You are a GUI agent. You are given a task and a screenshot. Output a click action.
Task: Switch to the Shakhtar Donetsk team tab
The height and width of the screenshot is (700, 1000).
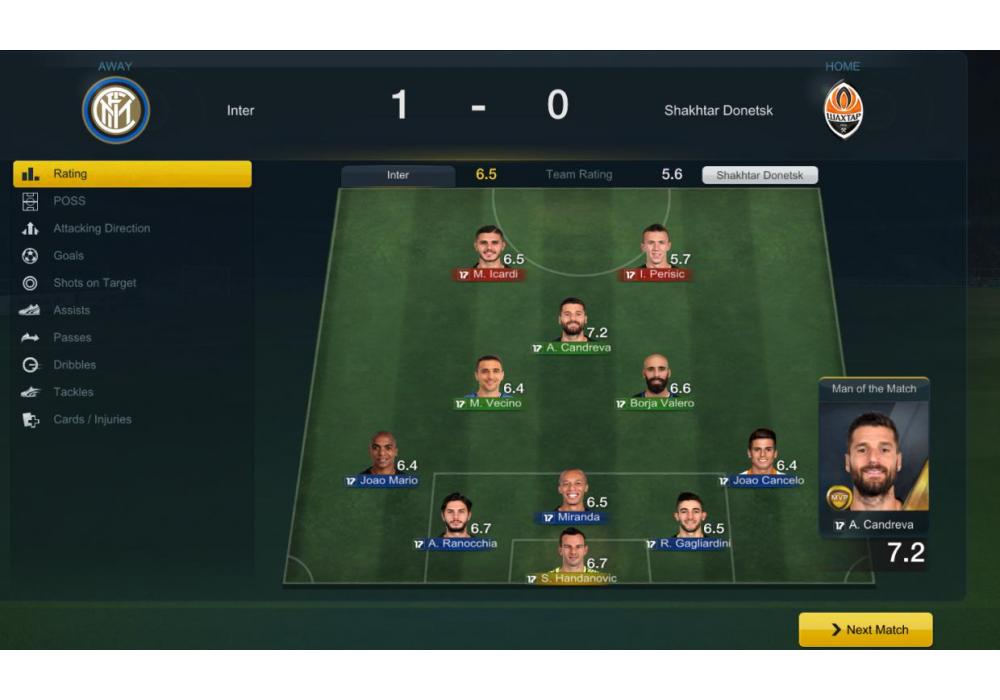point(759,175)
